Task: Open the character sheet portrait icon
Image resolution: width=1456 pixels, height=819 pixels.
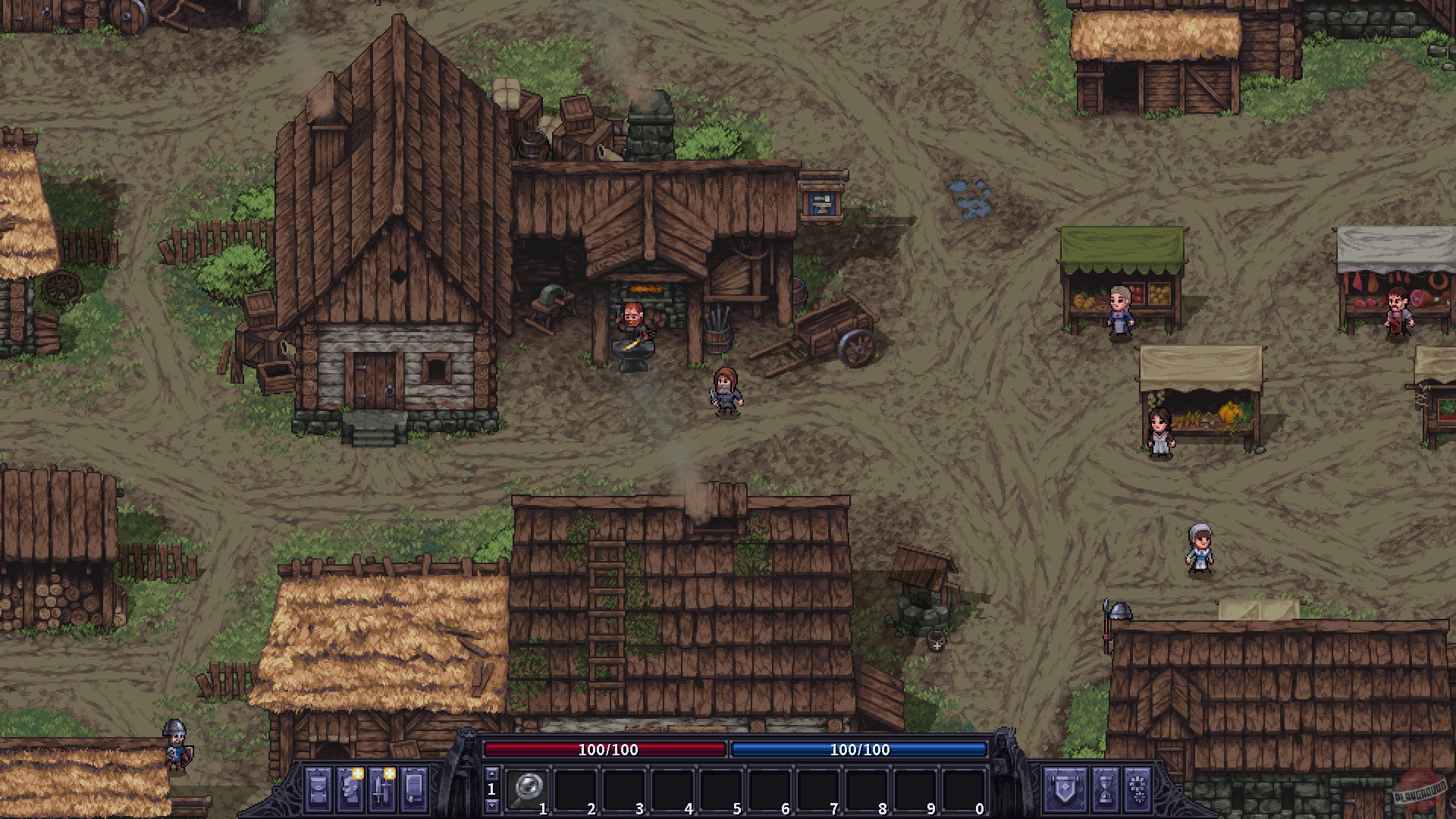Action: point(350,789)
